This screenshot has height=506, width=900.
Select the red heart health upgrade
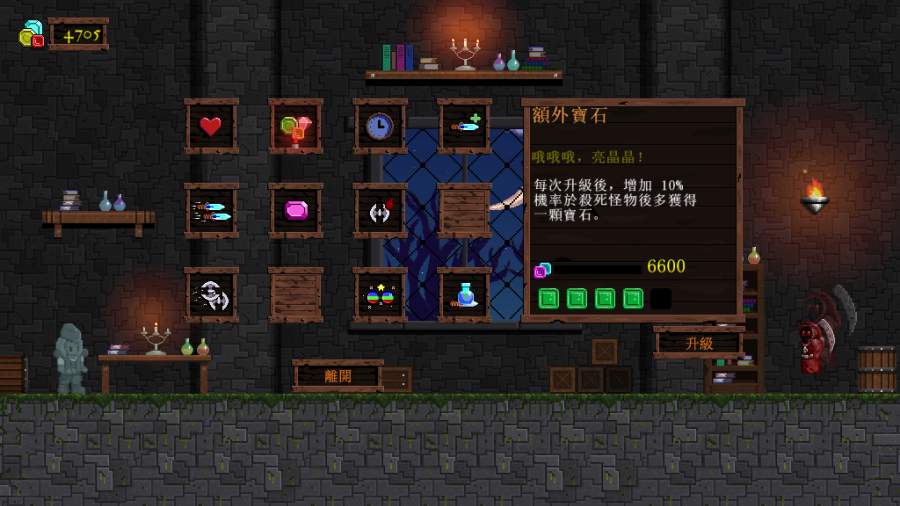pyautogui.click(x=211, y=126)
